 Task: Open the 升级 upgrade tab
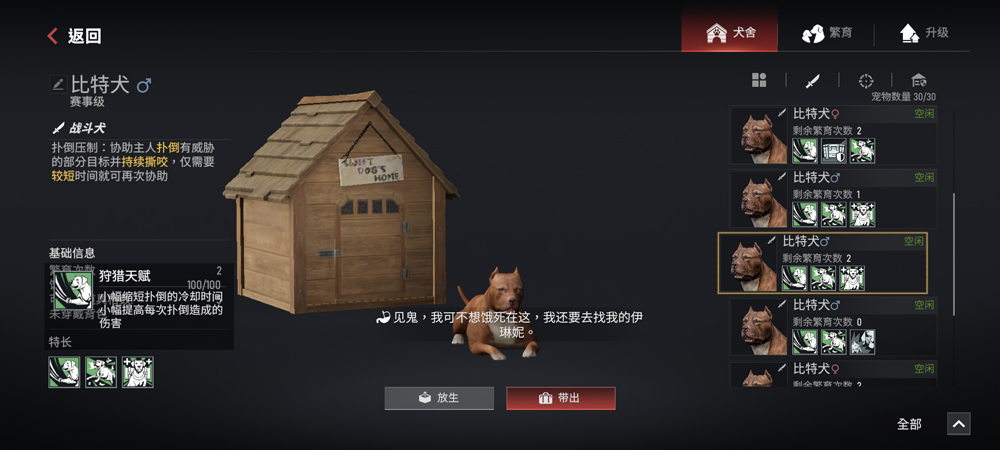(x=923, y=33)
